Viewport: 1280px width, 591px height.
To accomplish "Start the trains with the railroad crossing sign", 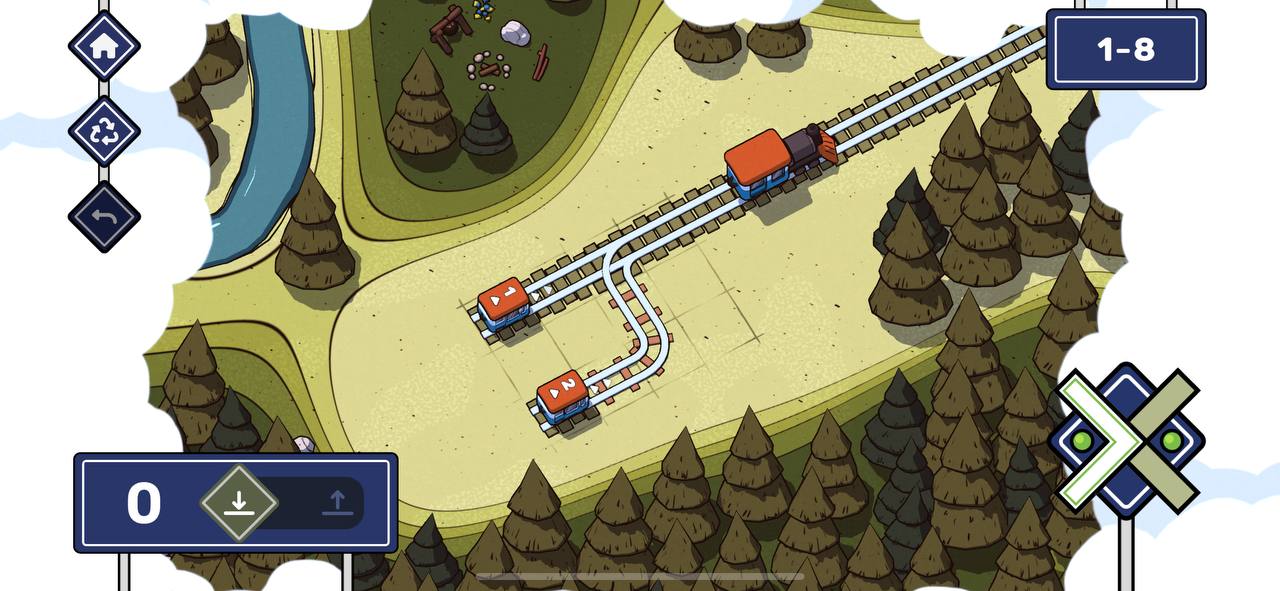I will [1126, 440].
